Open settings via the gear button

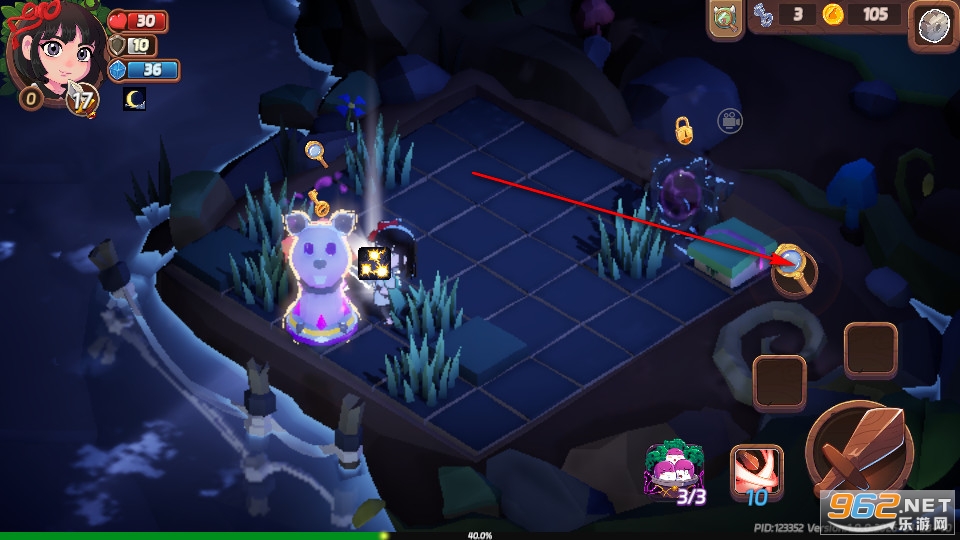935,26
